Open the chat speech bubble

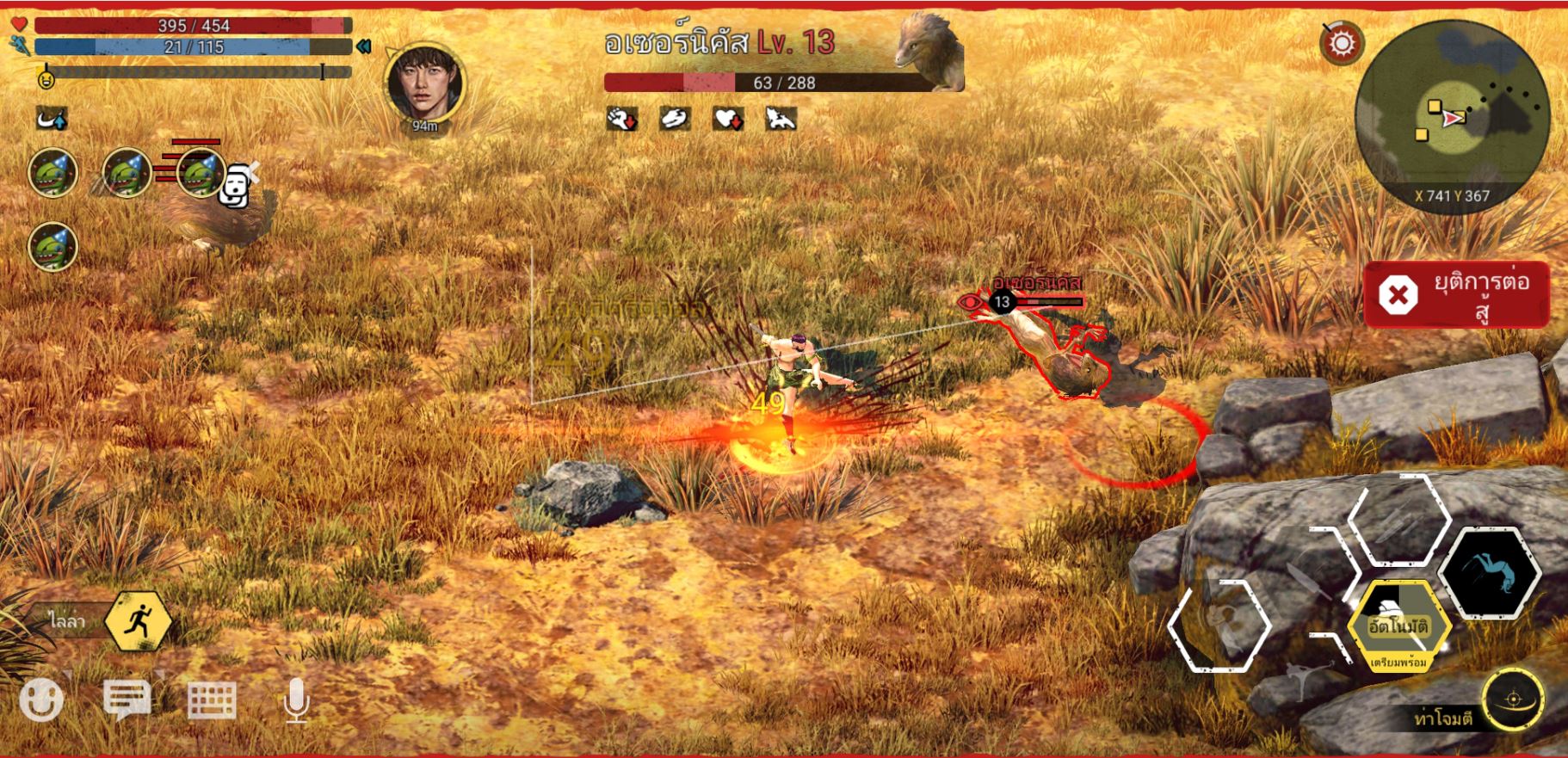pos(127,699)
